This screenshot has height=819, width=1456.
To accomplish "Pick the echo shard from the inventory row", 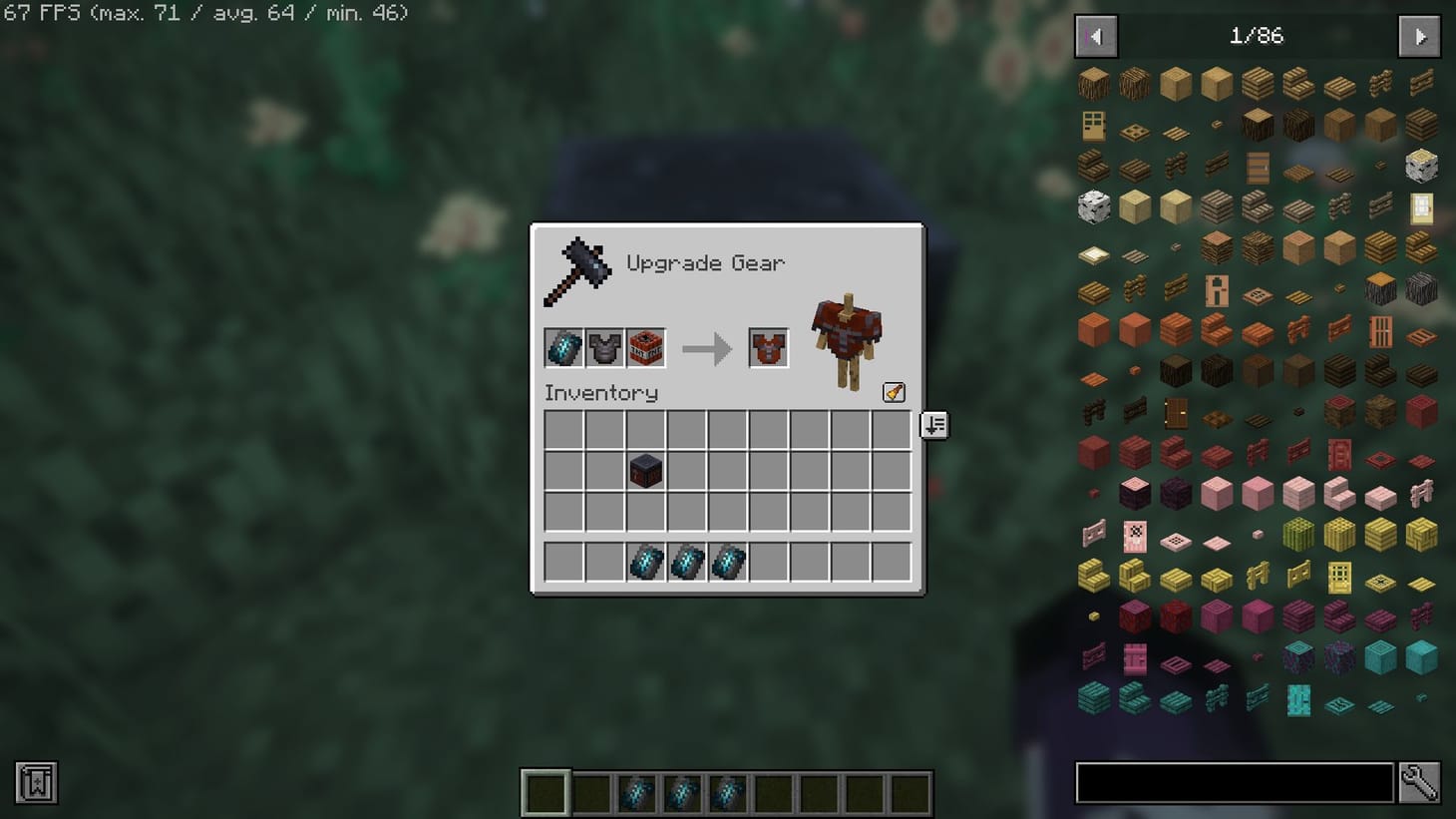I will pos(645,562).
